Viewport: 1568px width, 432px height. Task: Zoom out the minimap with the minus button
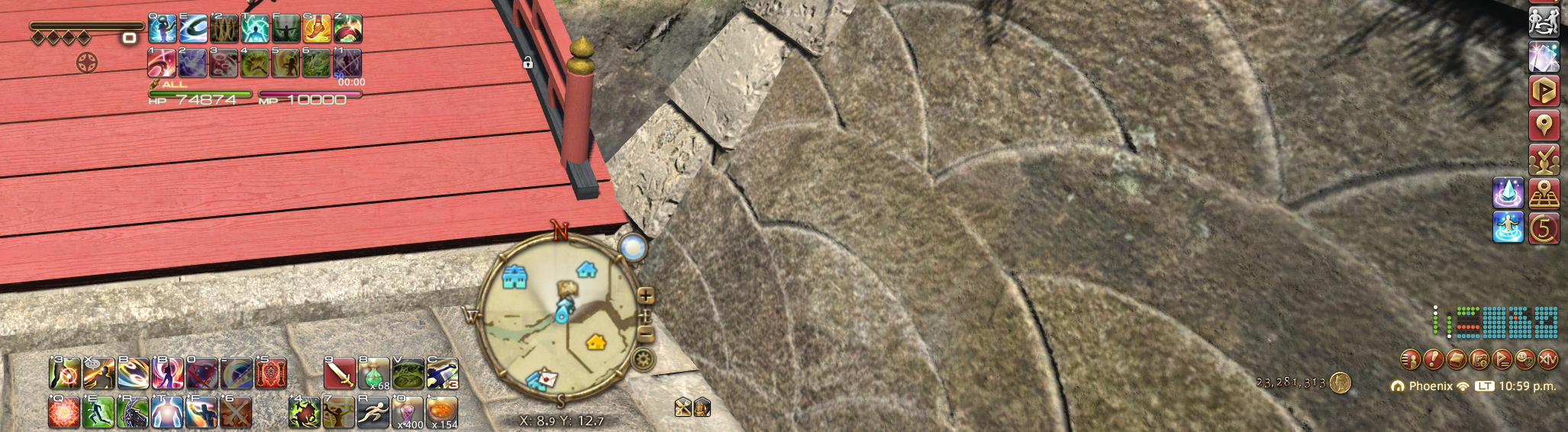pos(646,334)
